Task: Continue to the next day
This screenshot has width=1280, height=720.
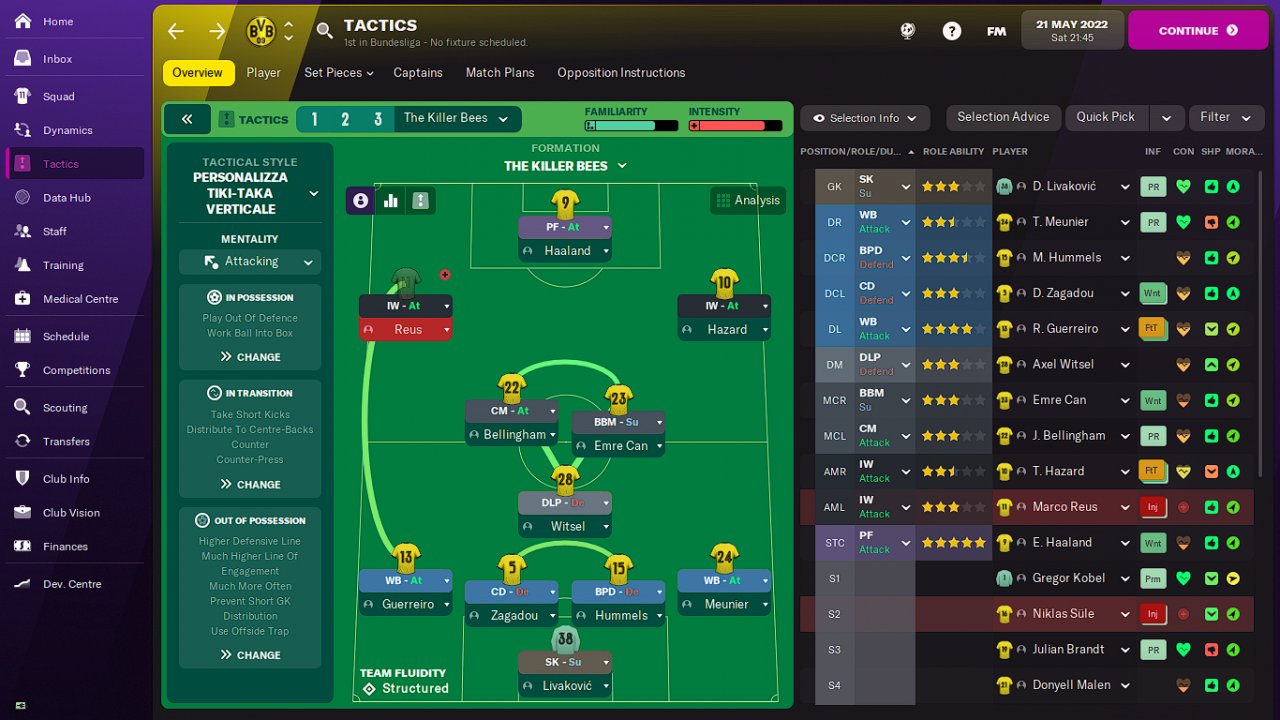Action: pos(1198,31)
